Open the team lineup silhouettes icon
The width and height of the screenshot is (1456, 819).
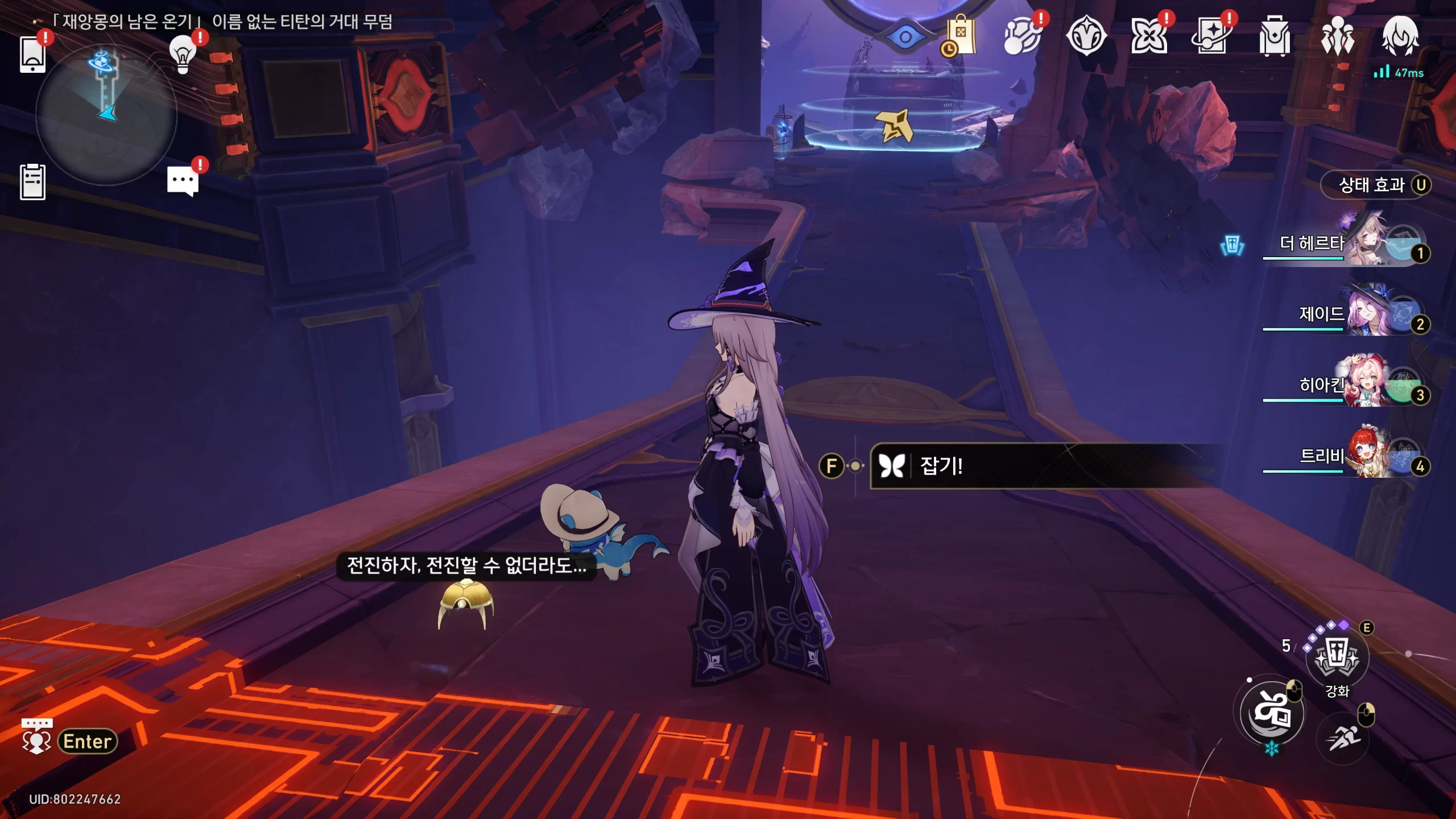[x=1337, y=36]
